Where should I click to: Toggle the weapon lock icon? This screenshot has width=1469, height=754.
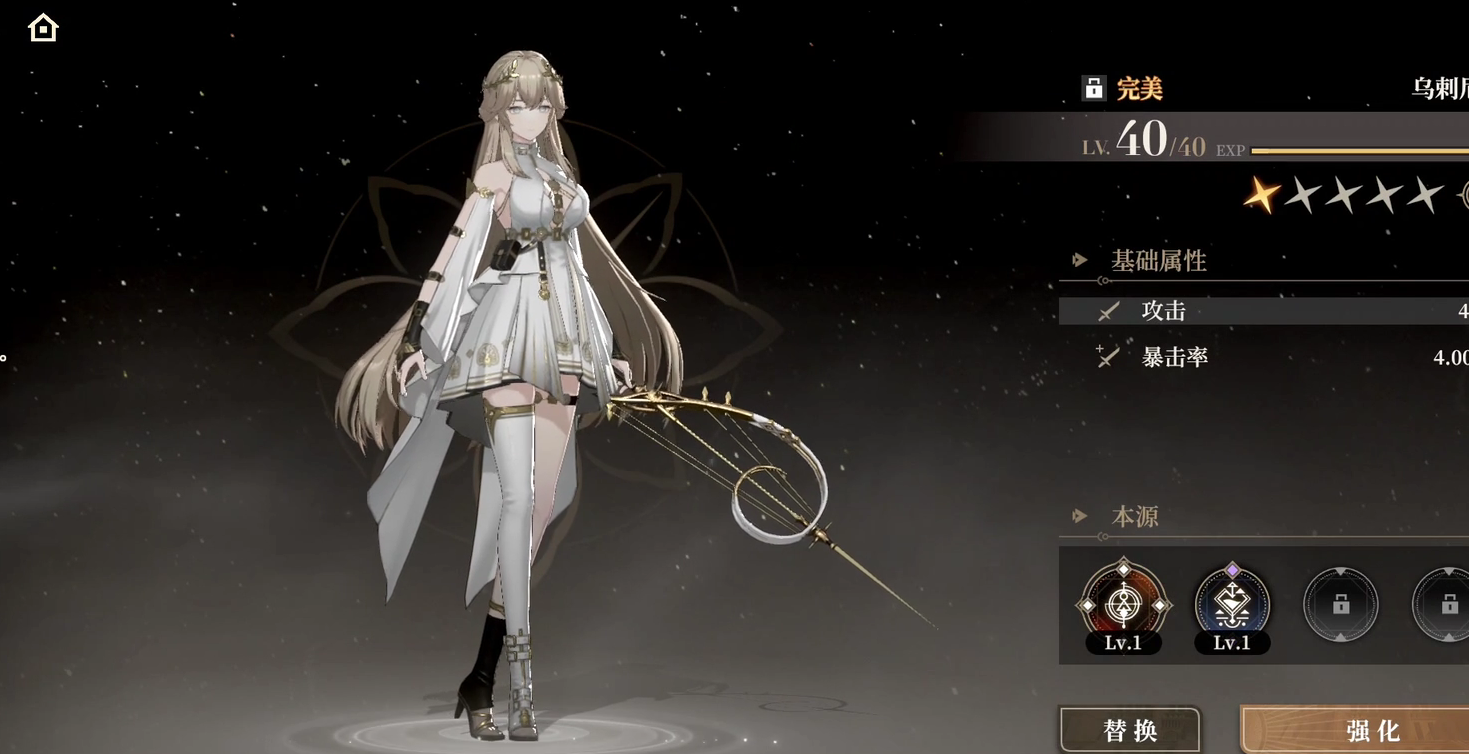tap(1094, 88)
